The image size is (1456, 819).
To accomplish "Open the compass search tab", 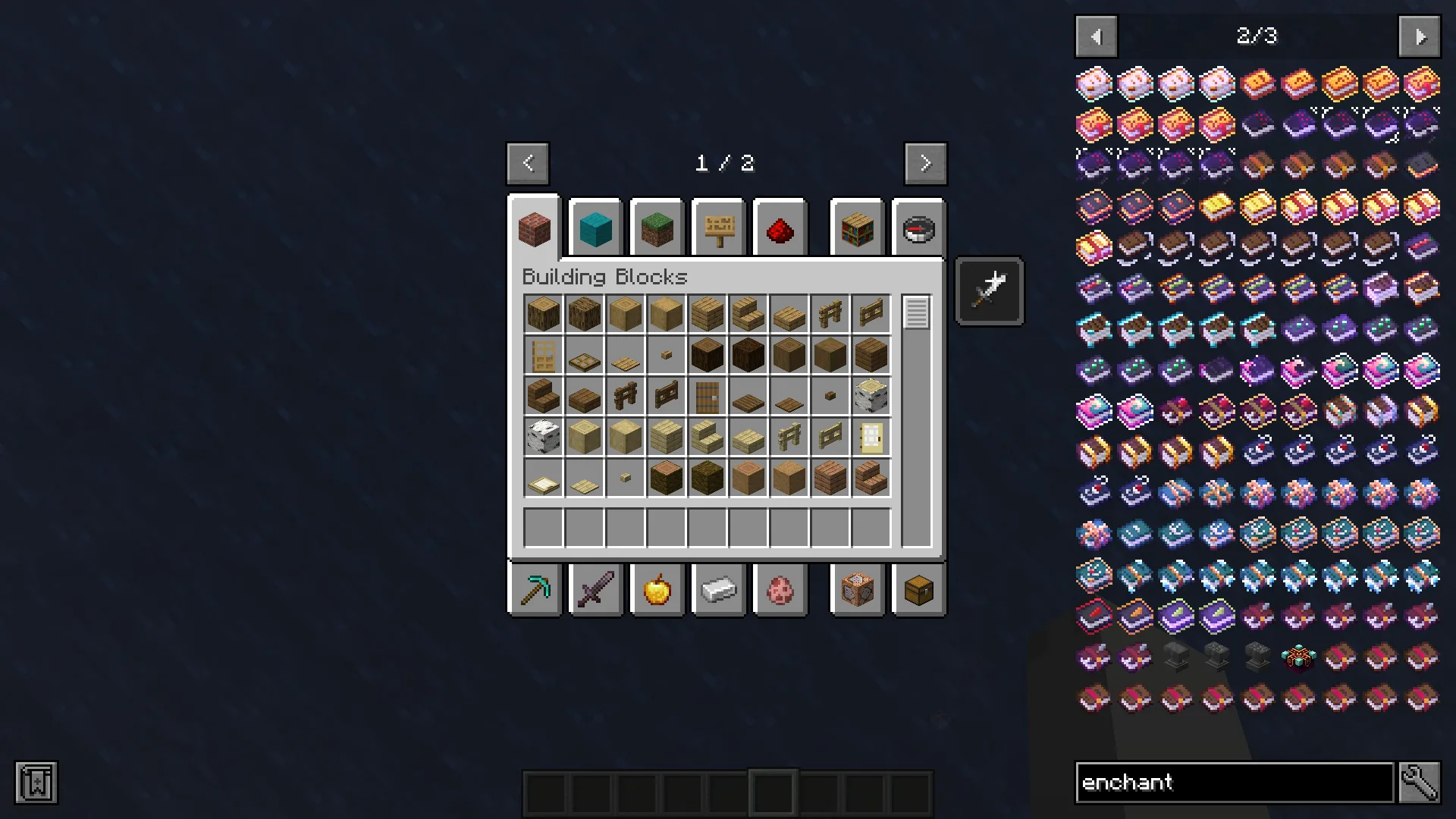I will [x=918, y=228].
